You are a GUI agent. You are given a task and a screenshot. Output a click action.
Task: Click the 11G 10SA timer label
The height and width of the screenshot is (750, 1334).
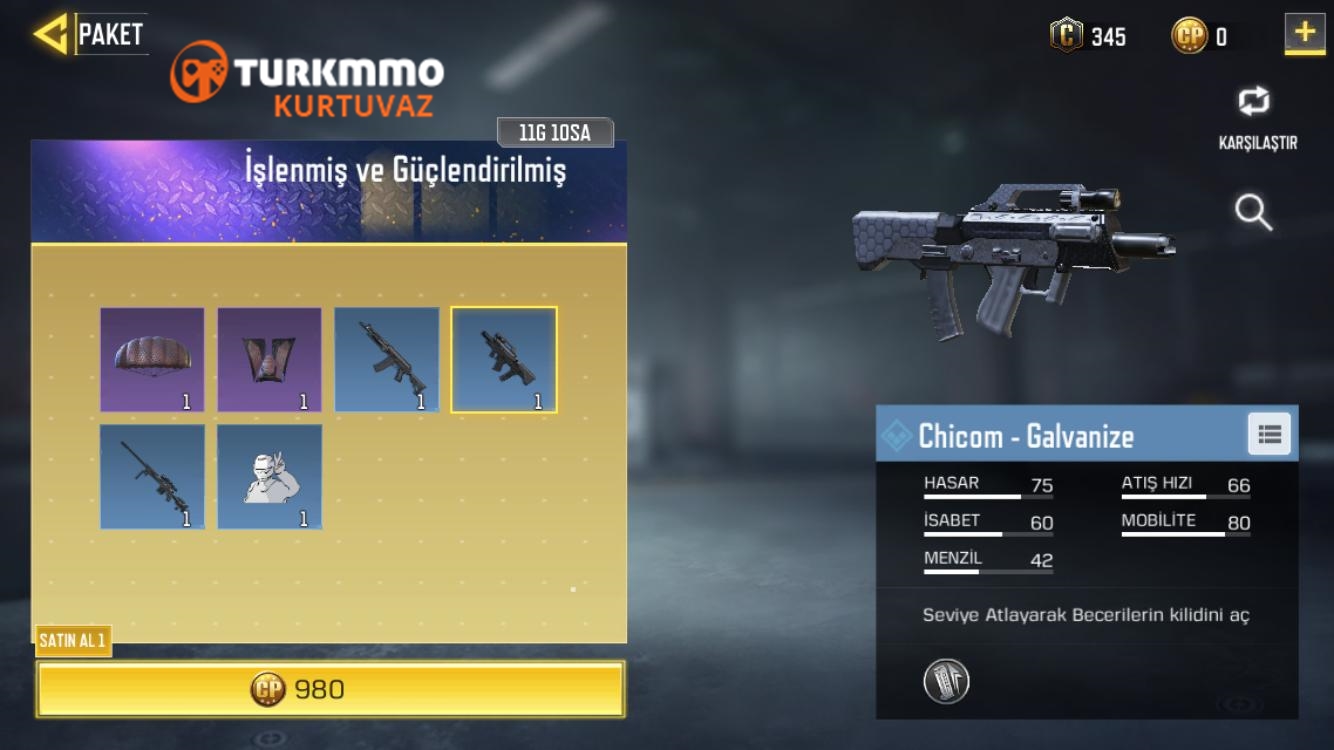point(553,129)
